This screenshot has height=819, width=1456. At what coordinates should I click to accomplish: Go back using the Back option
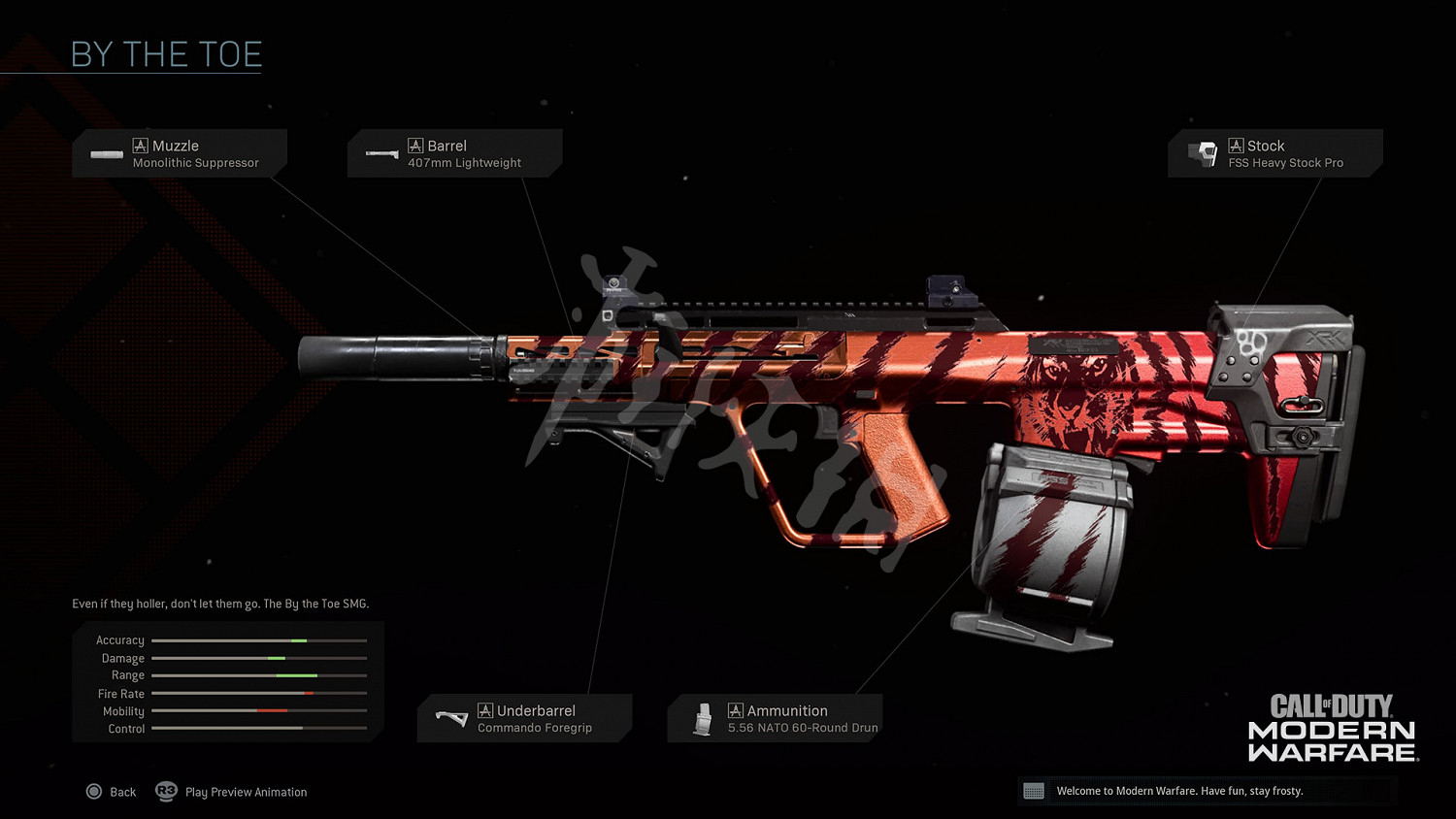pos(111,792)
